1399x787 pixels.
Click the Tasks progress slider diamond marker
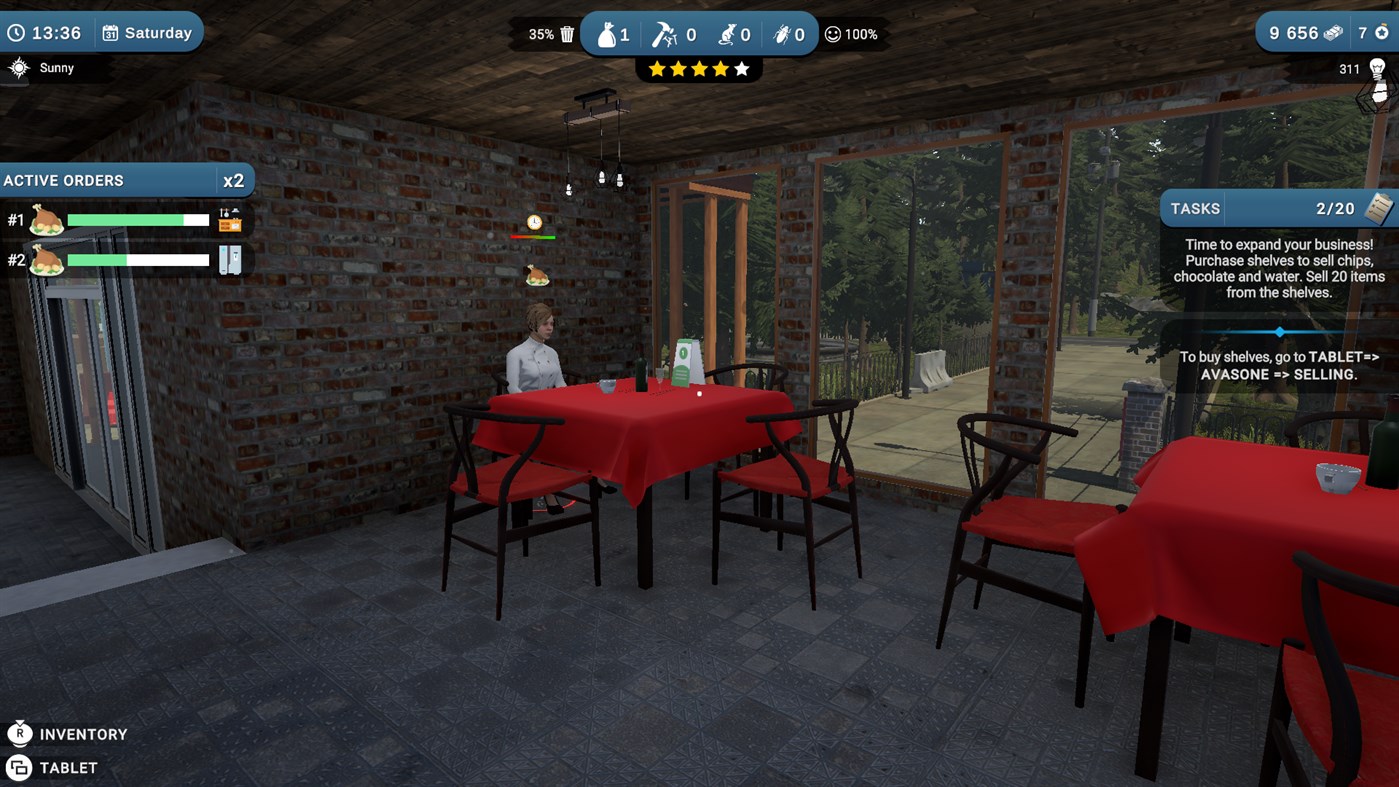tap(1280, 331)
